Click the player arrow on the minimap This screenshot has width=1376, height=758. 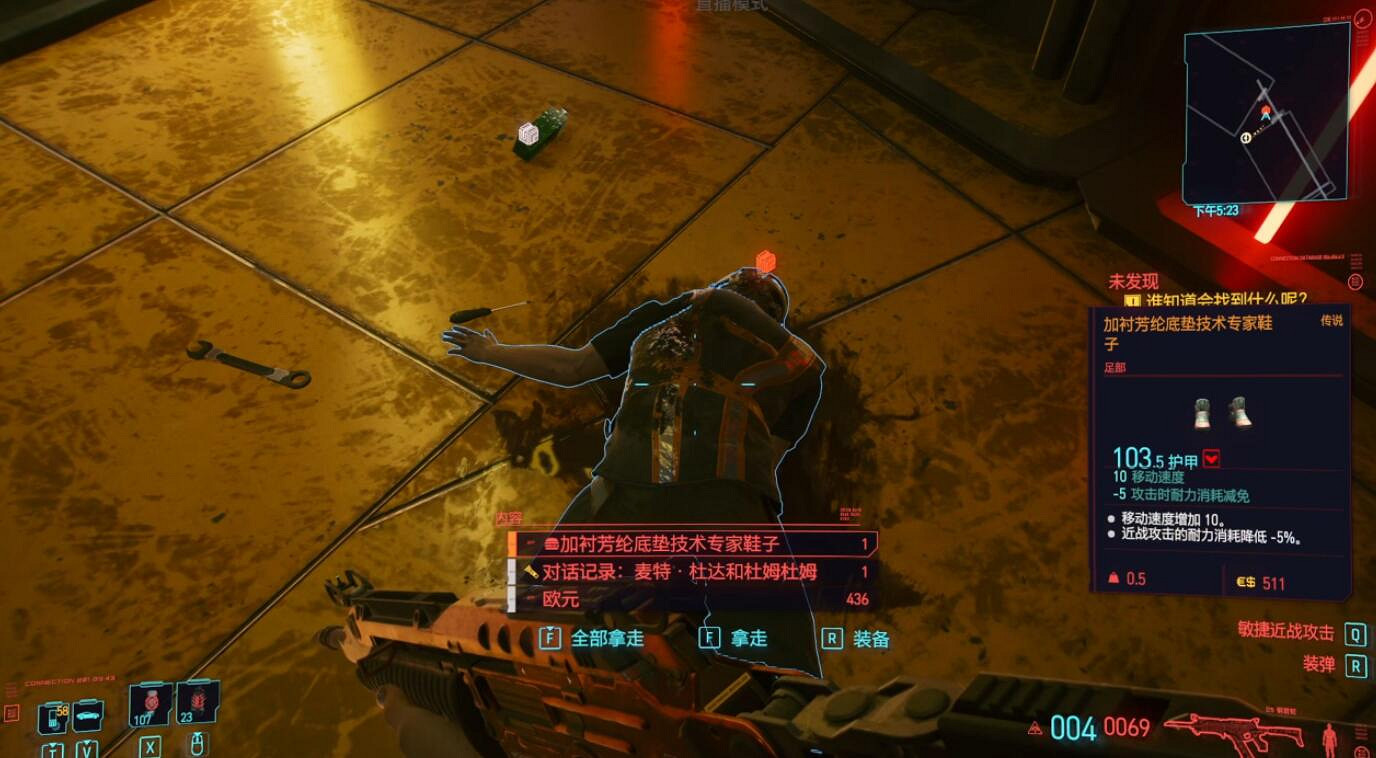tap(1264, 115)
